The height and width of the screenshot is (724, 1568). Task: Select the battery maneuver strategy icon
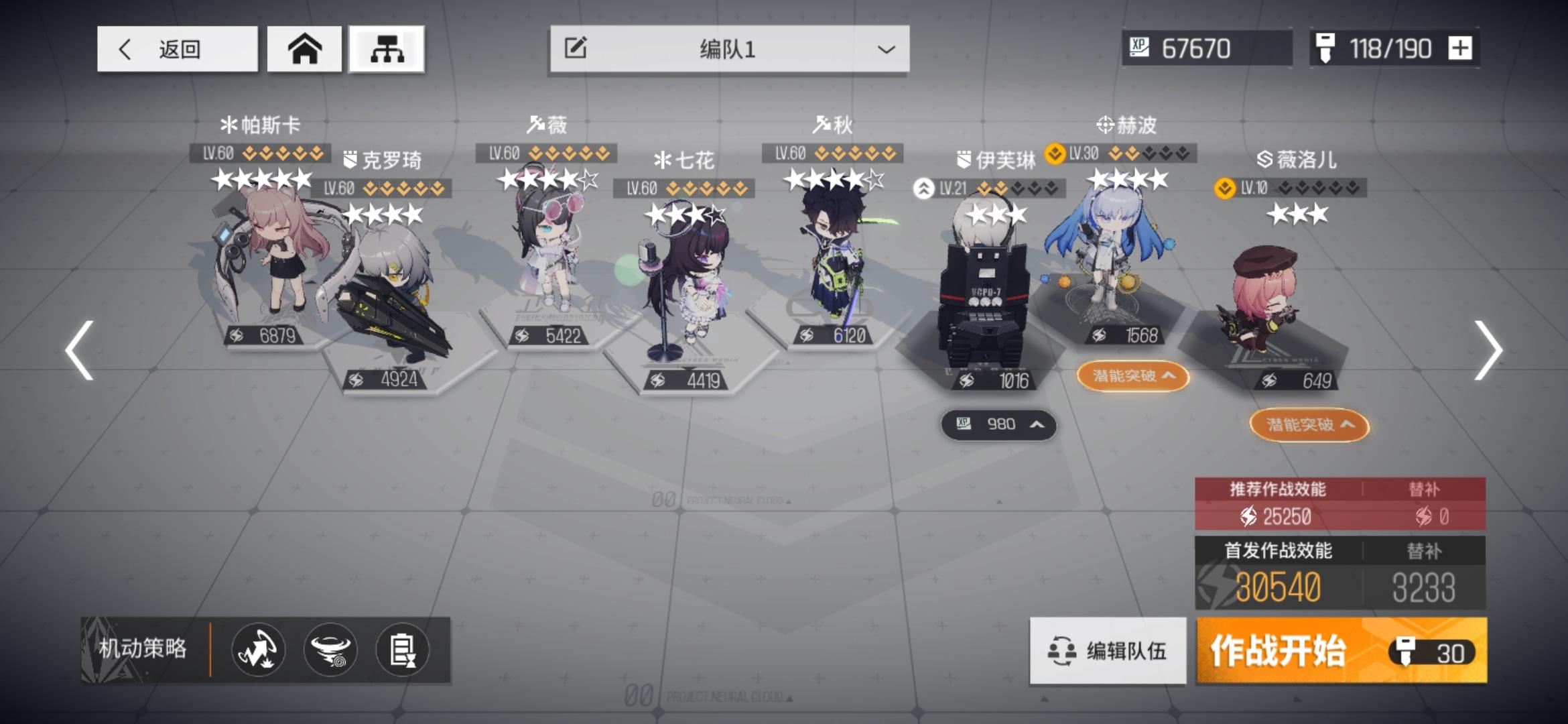[401, 650]
